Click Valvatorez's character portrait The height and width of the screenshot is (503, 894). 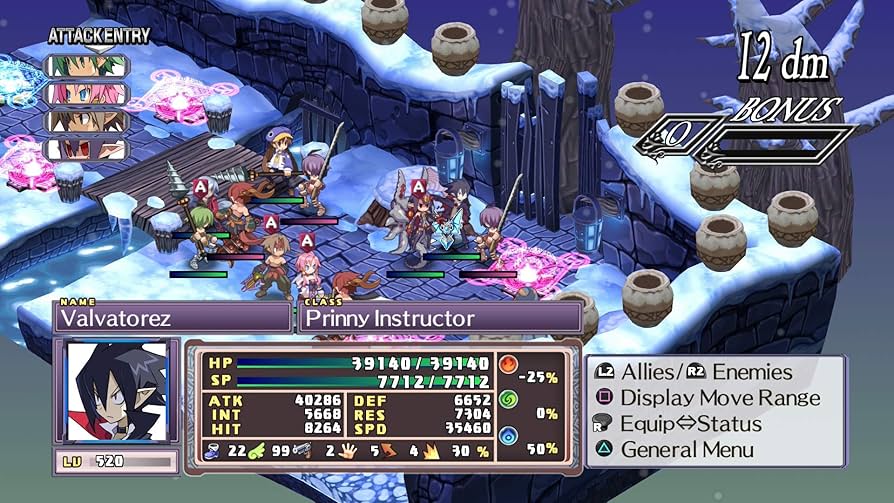(x=116, y=390)
